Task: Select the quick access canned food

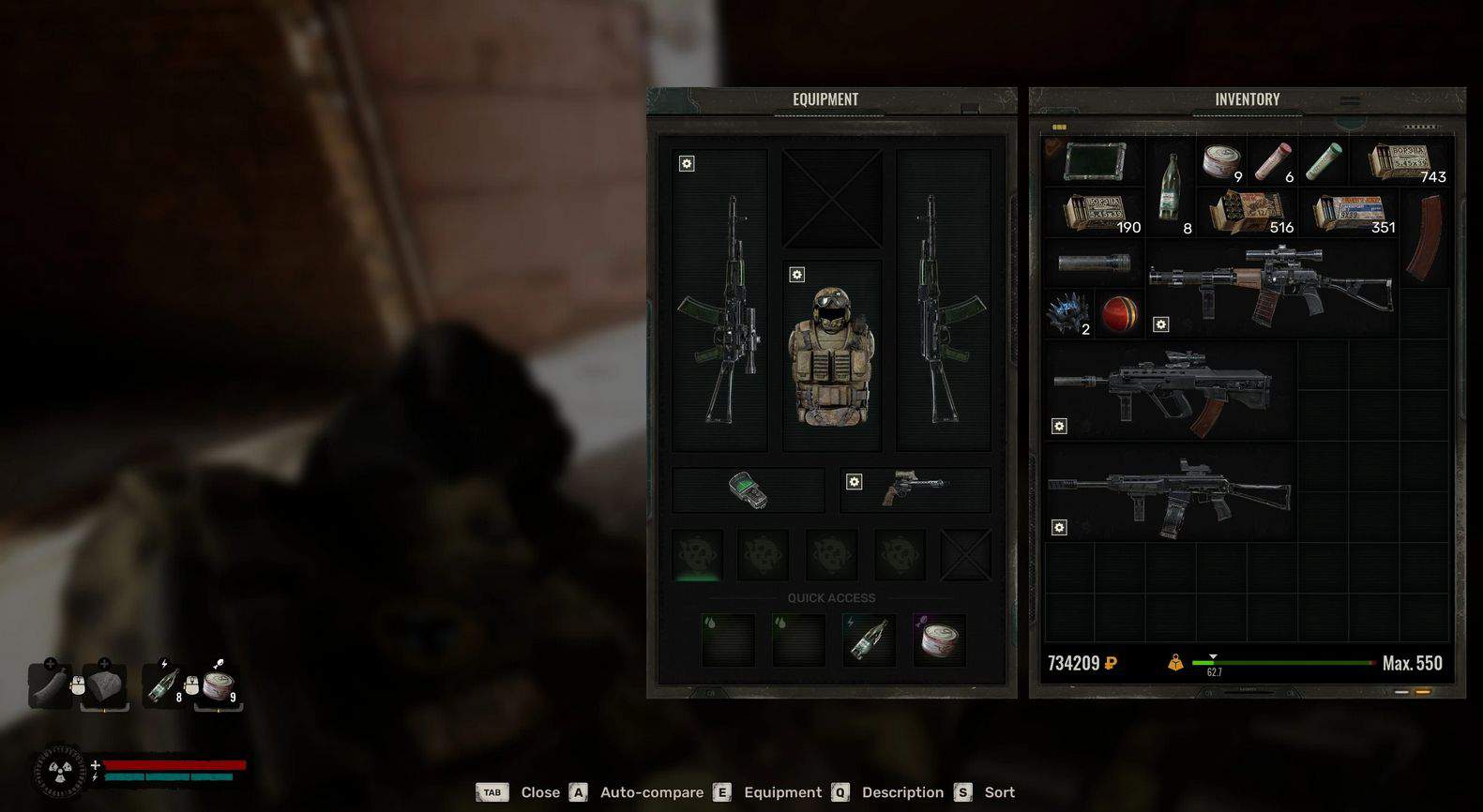Action: click(939, 639)
